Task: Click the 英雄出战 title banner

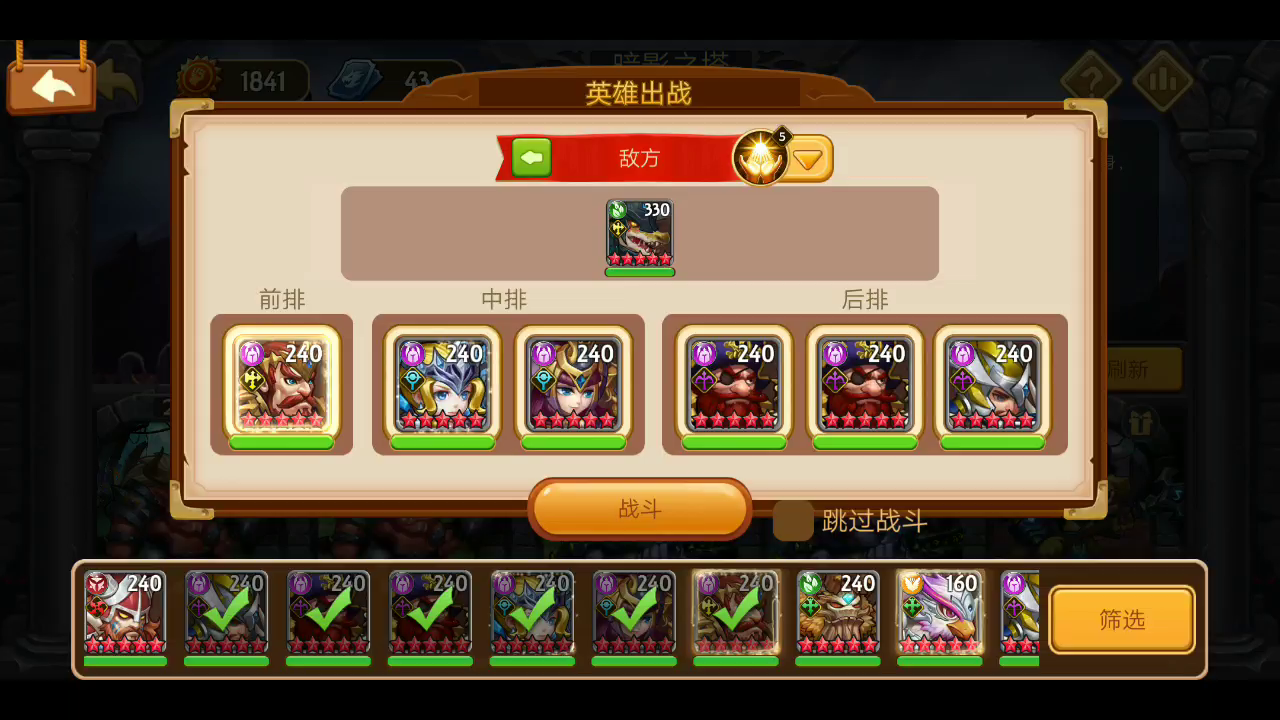Action: (x=640, y=93)
